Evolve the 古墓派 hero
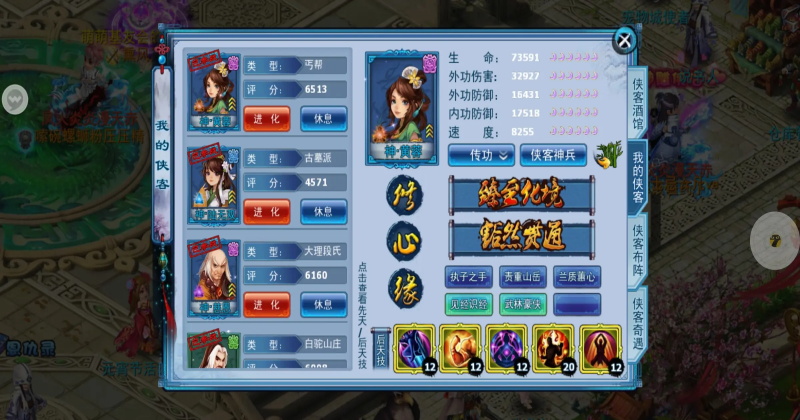Viewport: 800px width, 420px height. 266,211
